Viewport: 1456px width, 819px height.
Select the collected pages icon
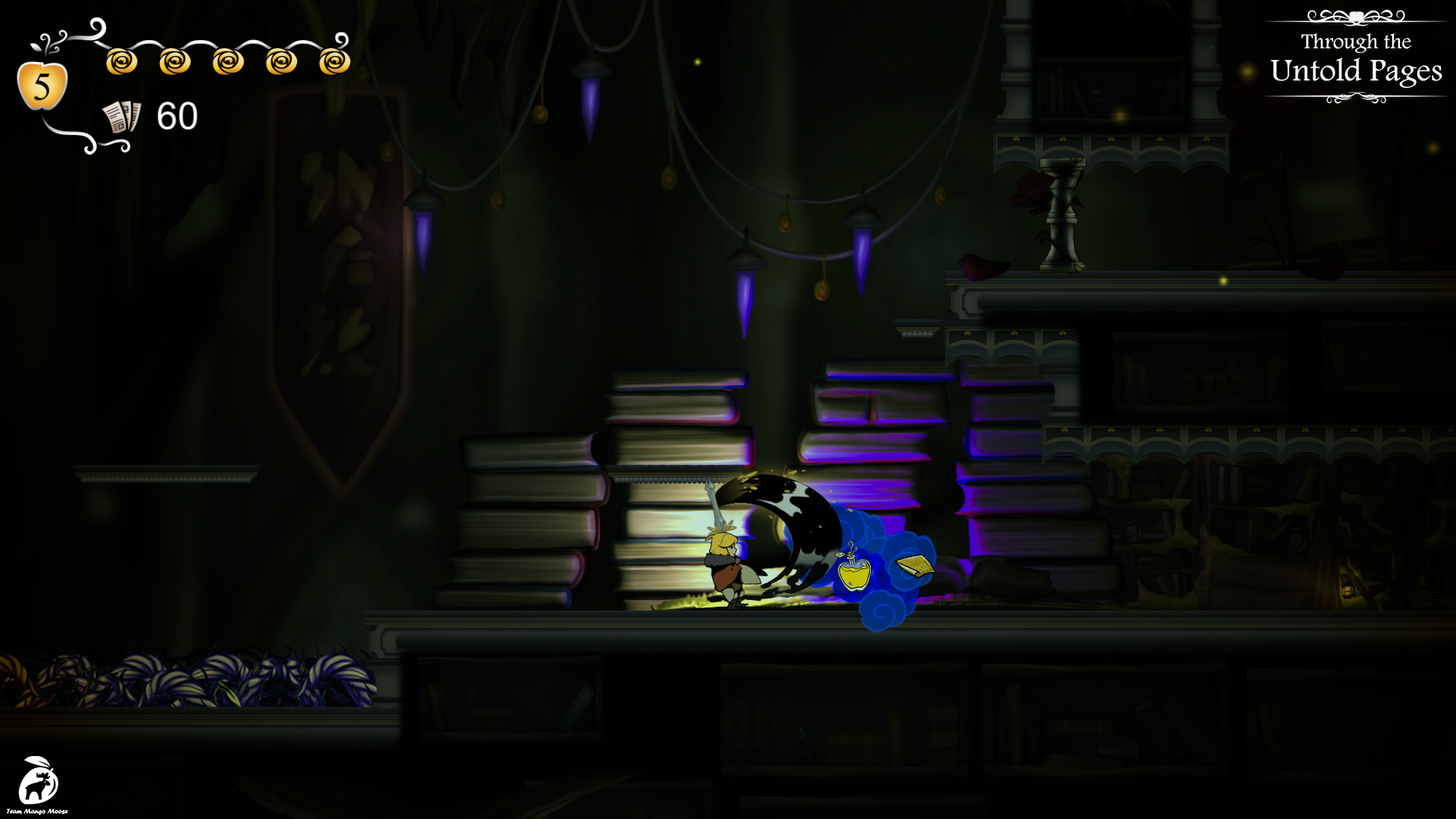(121, 117)
